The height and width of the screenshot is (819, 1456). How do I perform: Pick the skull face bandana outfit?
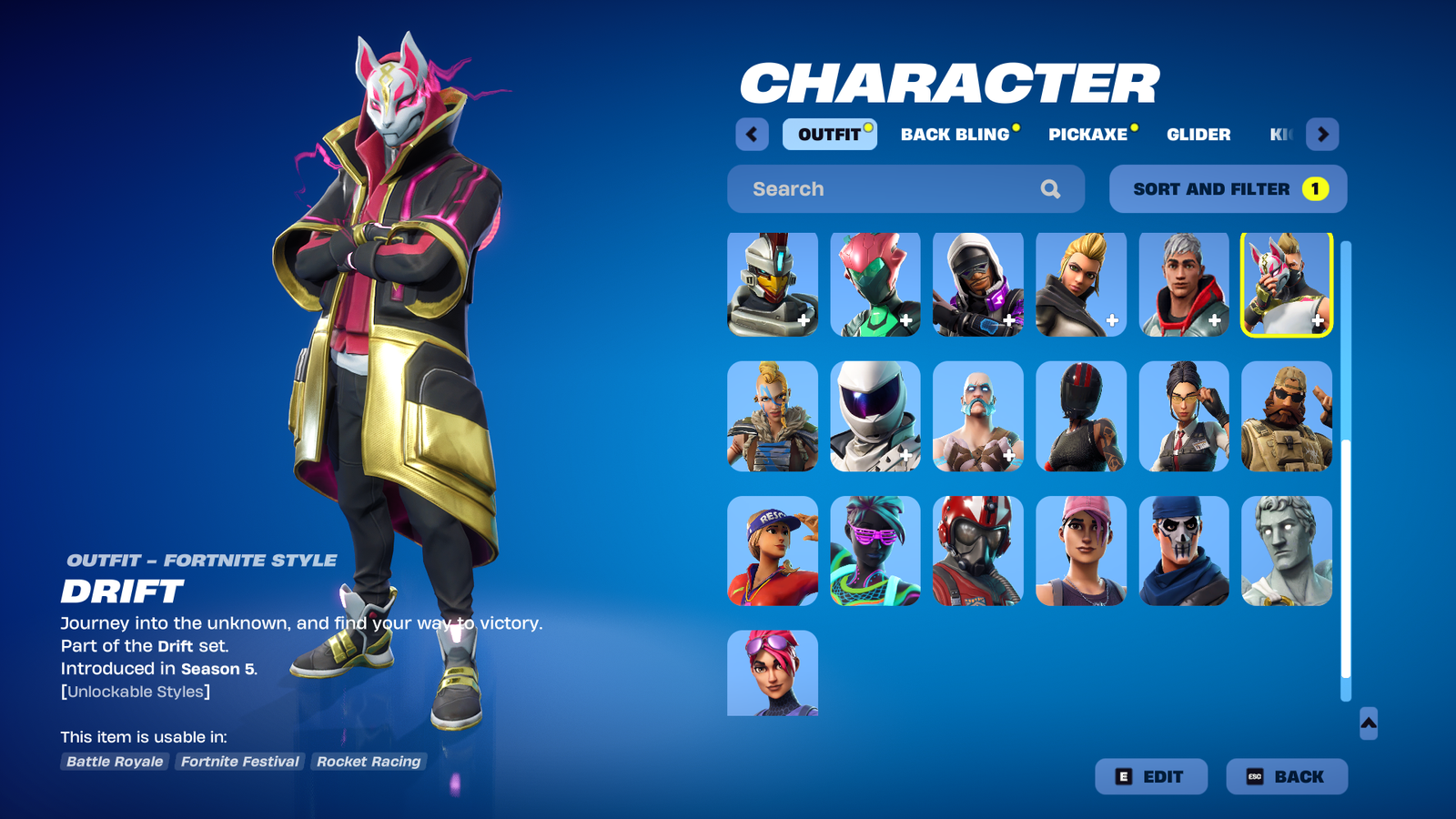(x=1184, y=551)
